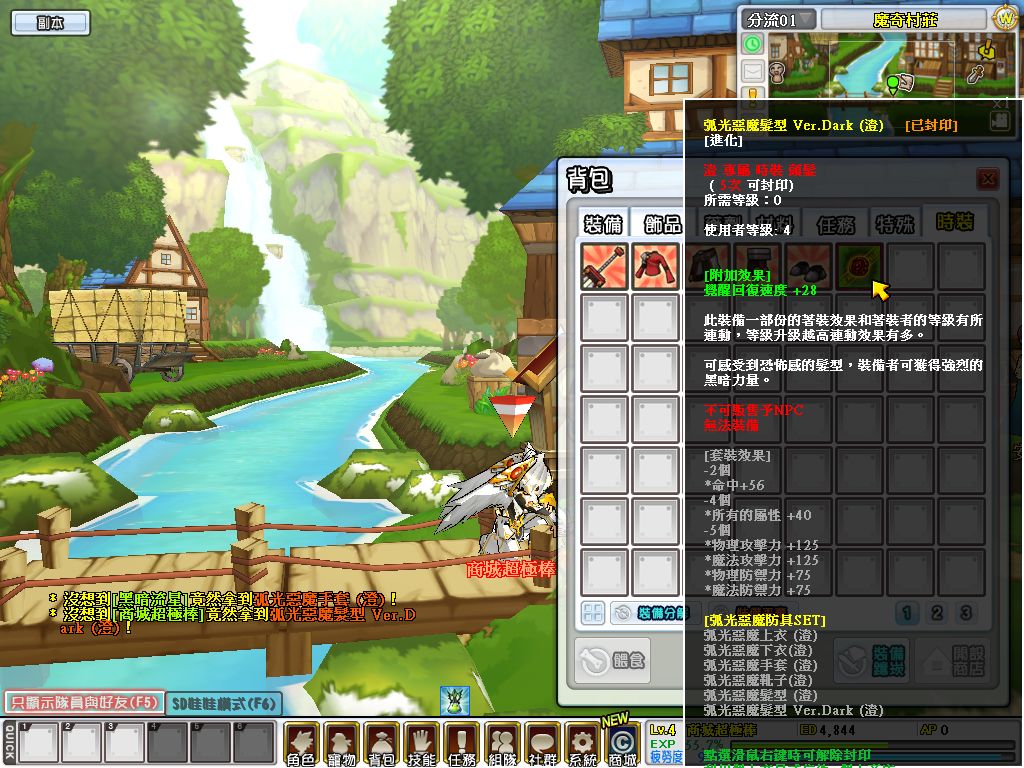Toggle 只顯示隊員與好友 (F5) filter
Viewport: 1024px width, 768px height.
pyautogui.click(x=82, y=702)
